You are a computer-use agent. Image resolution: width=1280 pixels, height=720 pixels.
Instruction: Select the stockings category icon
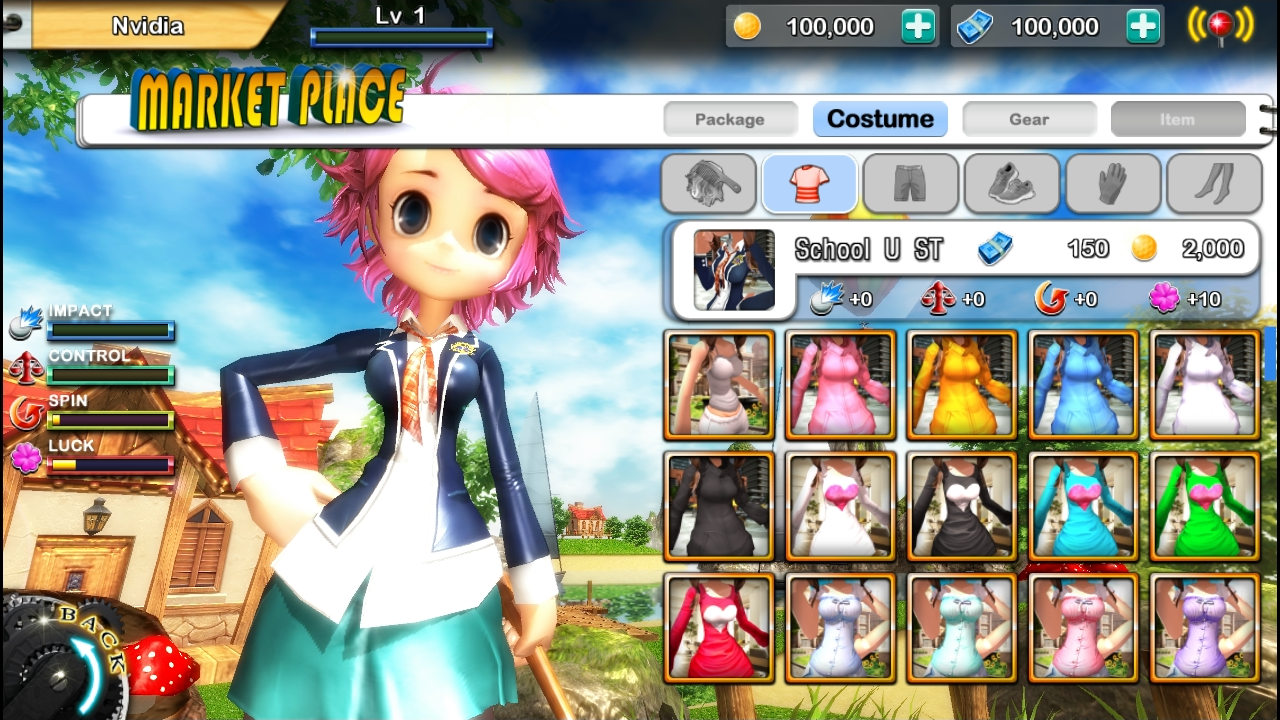1213,184
